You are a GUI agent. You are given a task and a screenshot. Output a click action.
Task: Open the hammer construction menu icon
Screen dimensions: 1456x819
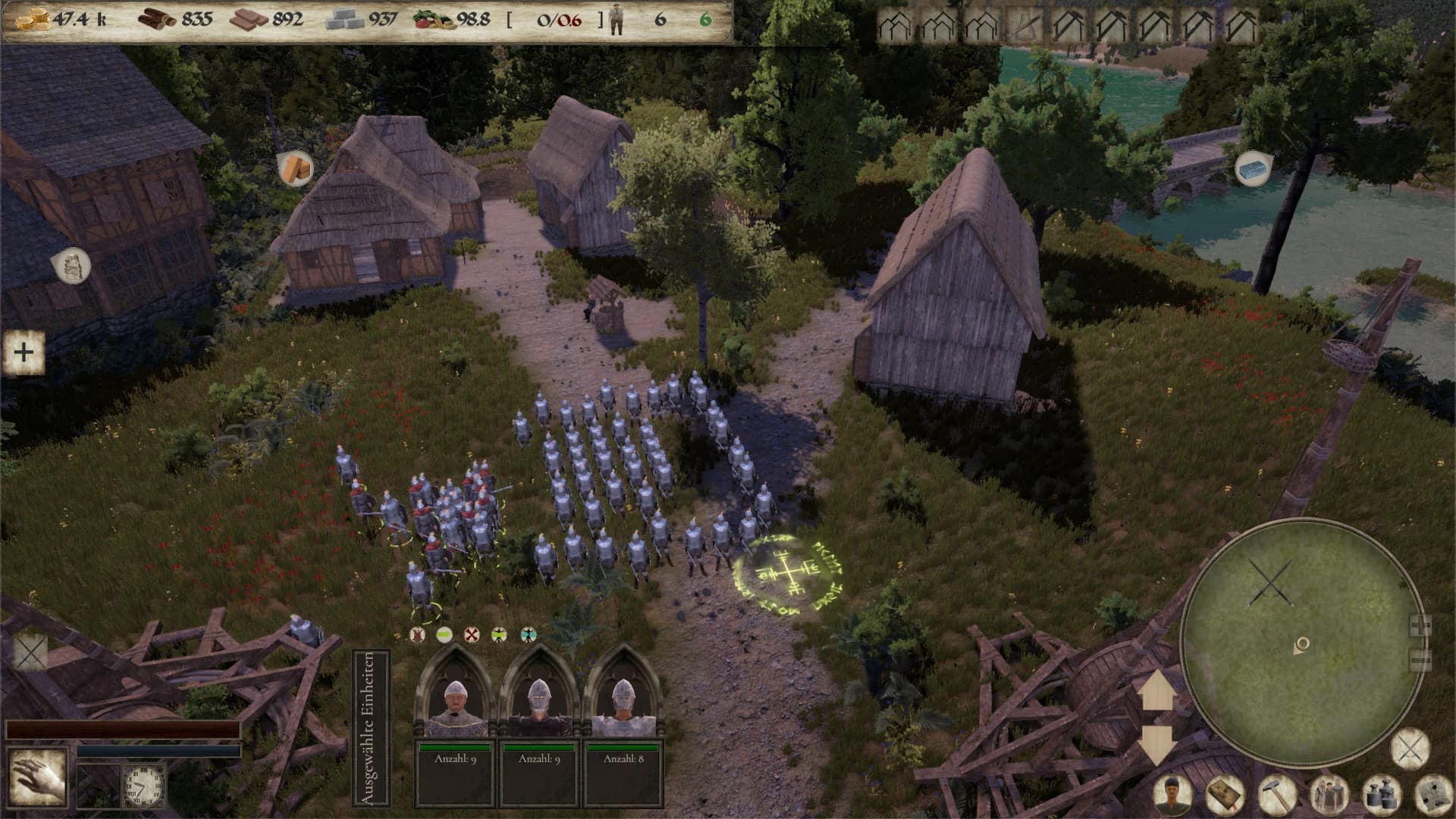pyautogui.click(x=1276, y=792)
